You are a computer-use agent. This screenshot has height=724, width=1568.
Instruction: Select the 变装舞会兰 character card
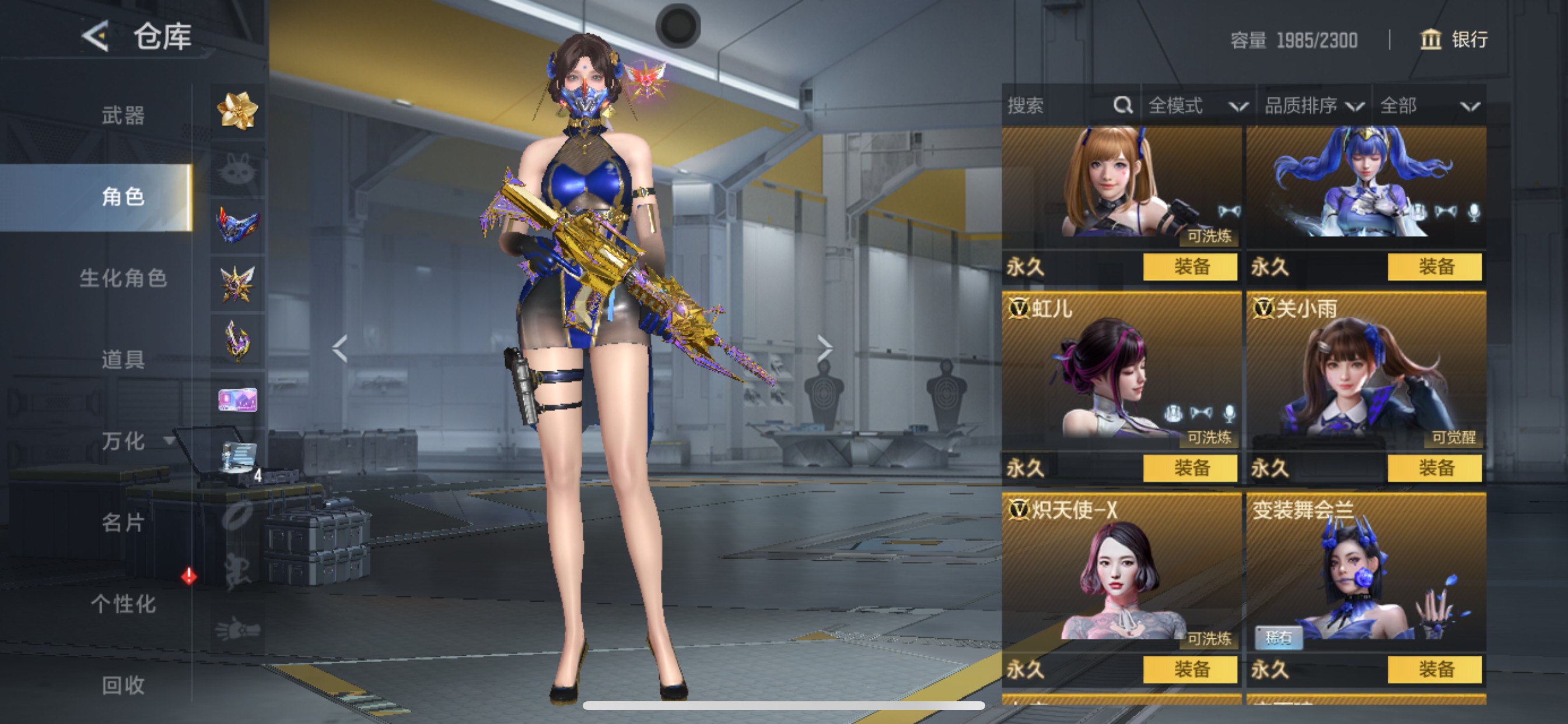pos(1366,572)
